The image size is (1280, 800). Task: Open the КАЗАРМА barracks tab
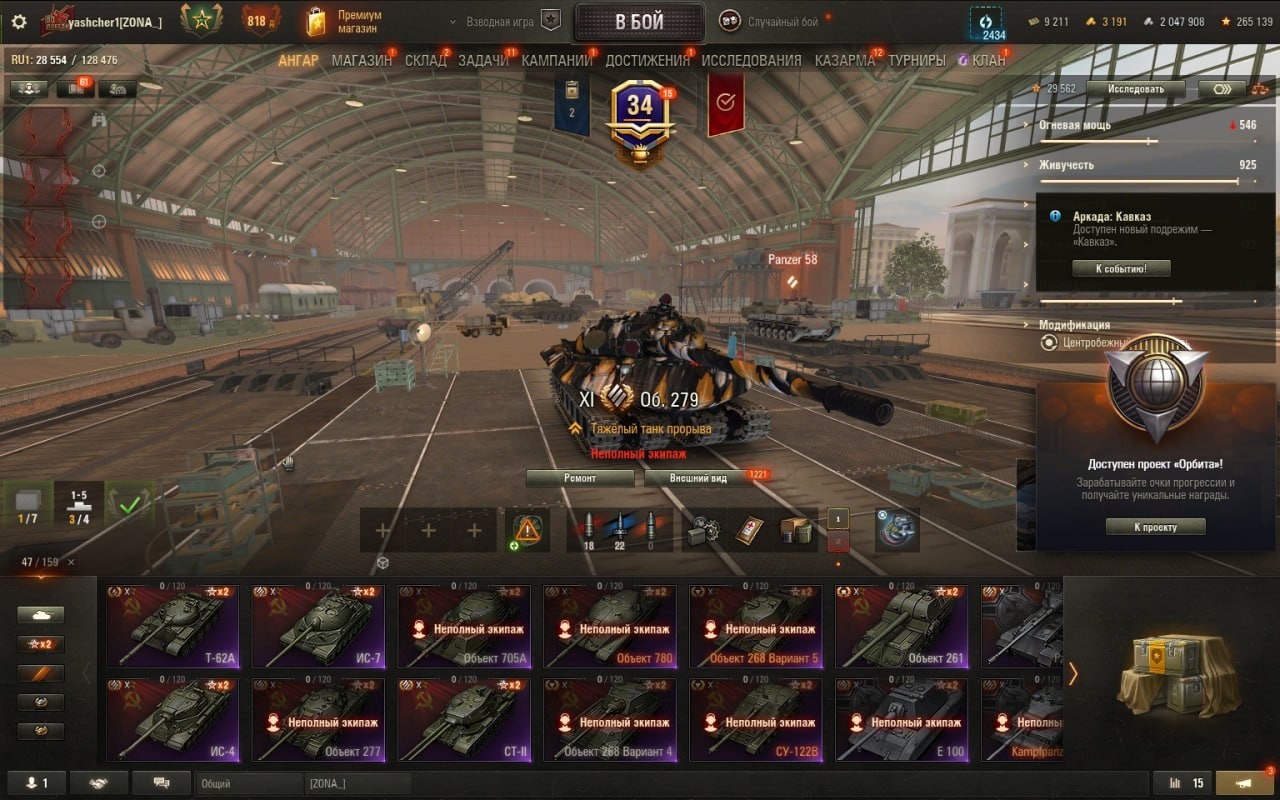point(845,60)
